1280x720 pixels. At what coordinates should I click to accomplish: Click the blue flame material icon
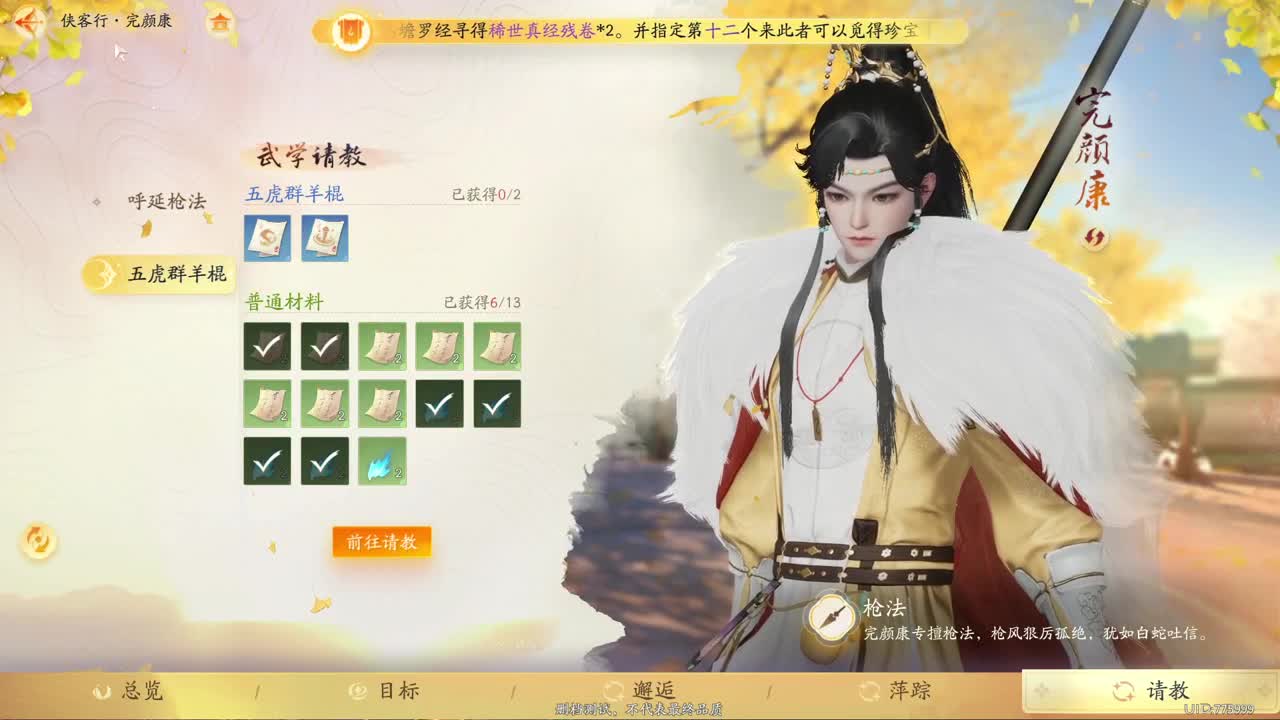(383, 461)
